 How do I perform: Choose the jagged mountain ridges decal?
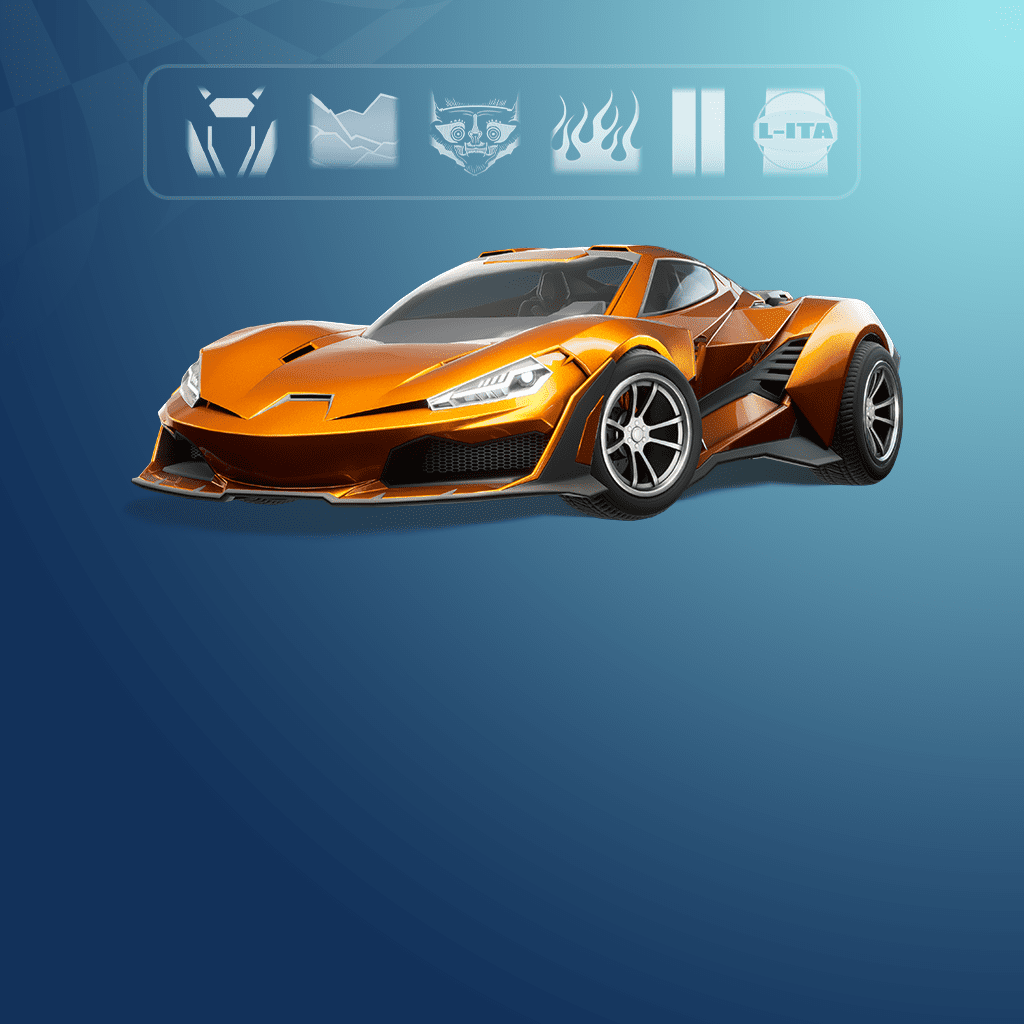pos(353,132)
